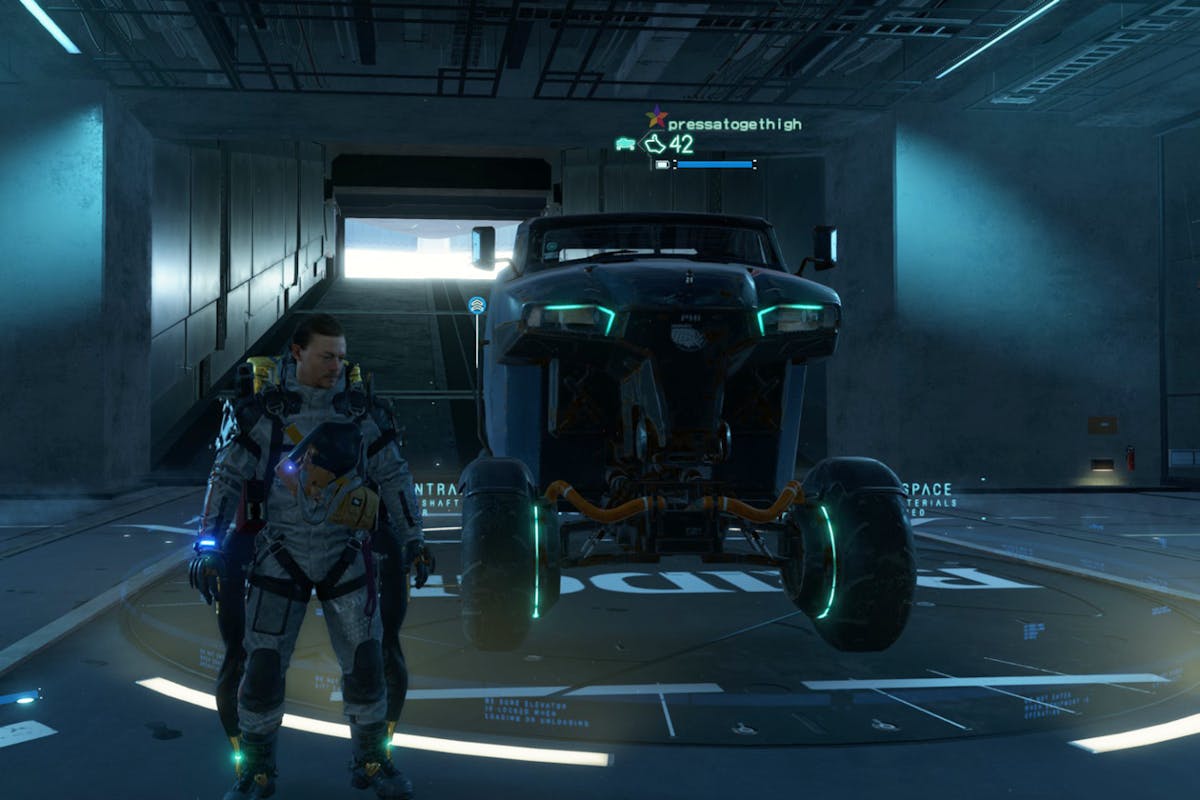Select the green truck vehicle icon

click(626, 144)
